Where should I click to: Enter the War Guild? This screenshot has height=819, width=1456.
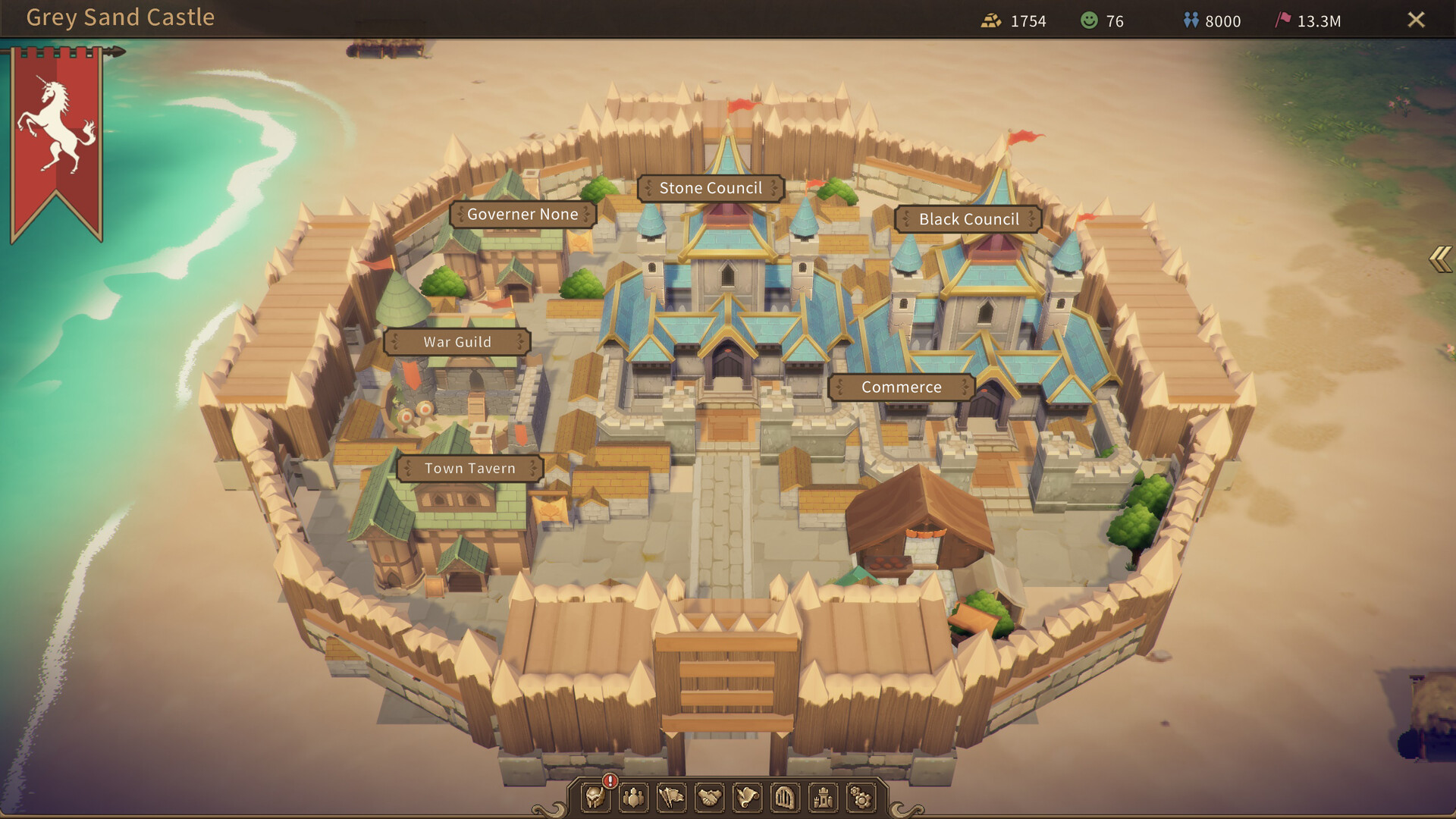point(457,341)
